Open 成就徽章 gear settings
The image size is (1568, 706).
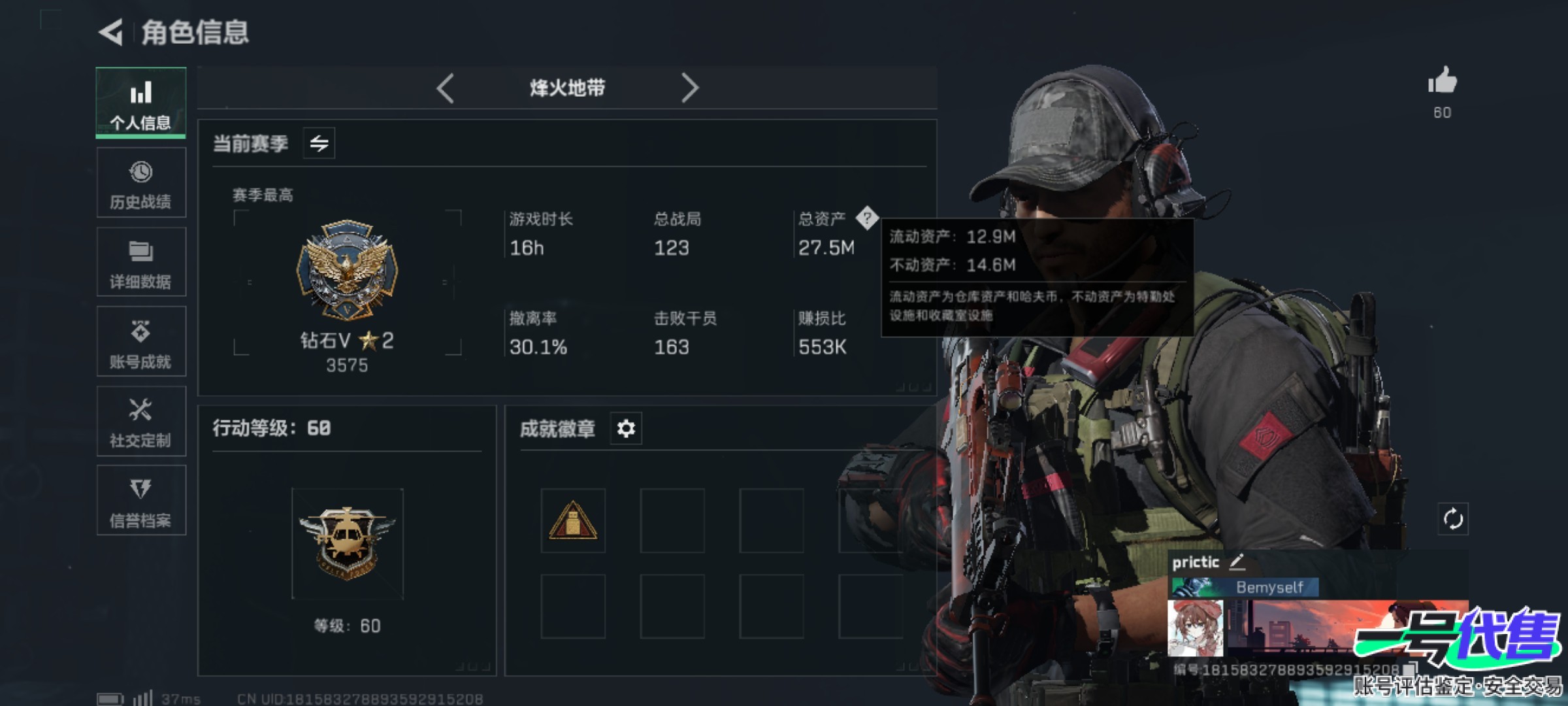(x=626, y=429)
